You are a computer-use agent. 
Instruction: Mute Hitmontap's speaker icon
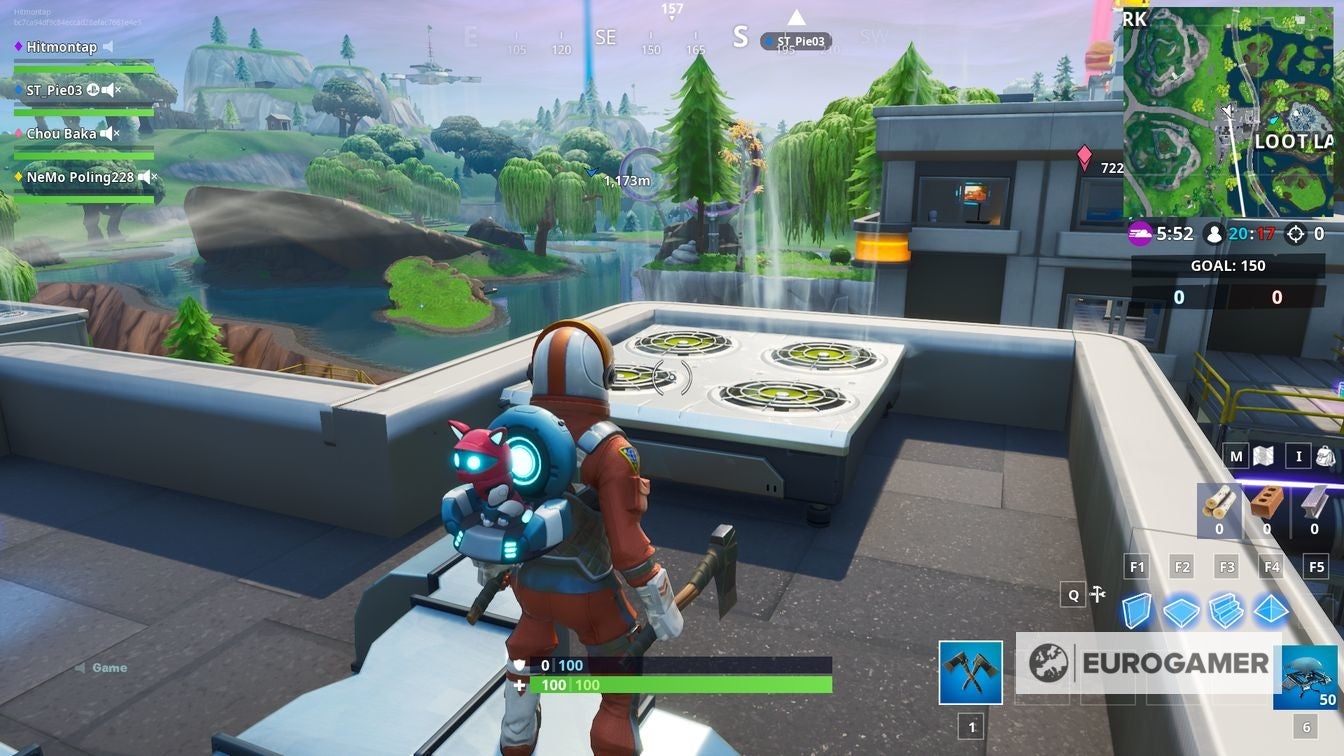(x=109, y=46)
